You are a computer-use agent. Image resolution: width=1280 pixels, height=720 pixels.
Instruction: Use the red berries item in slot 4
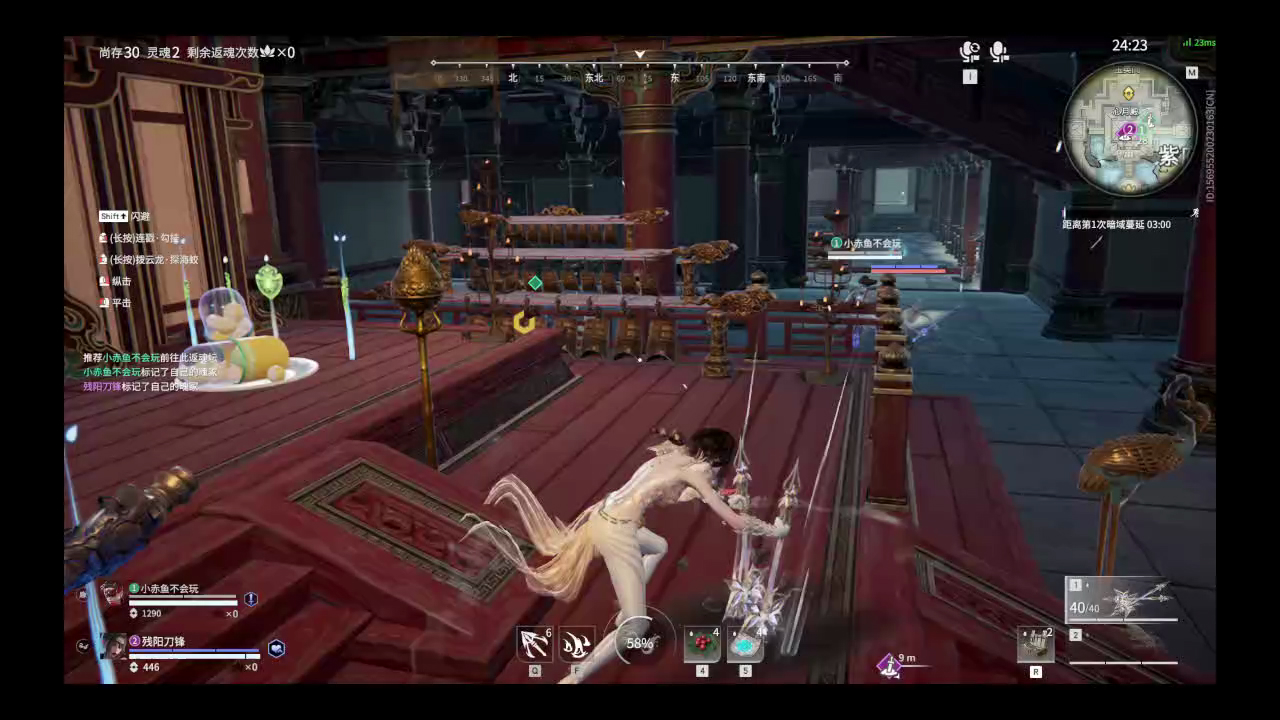[701, 645]
